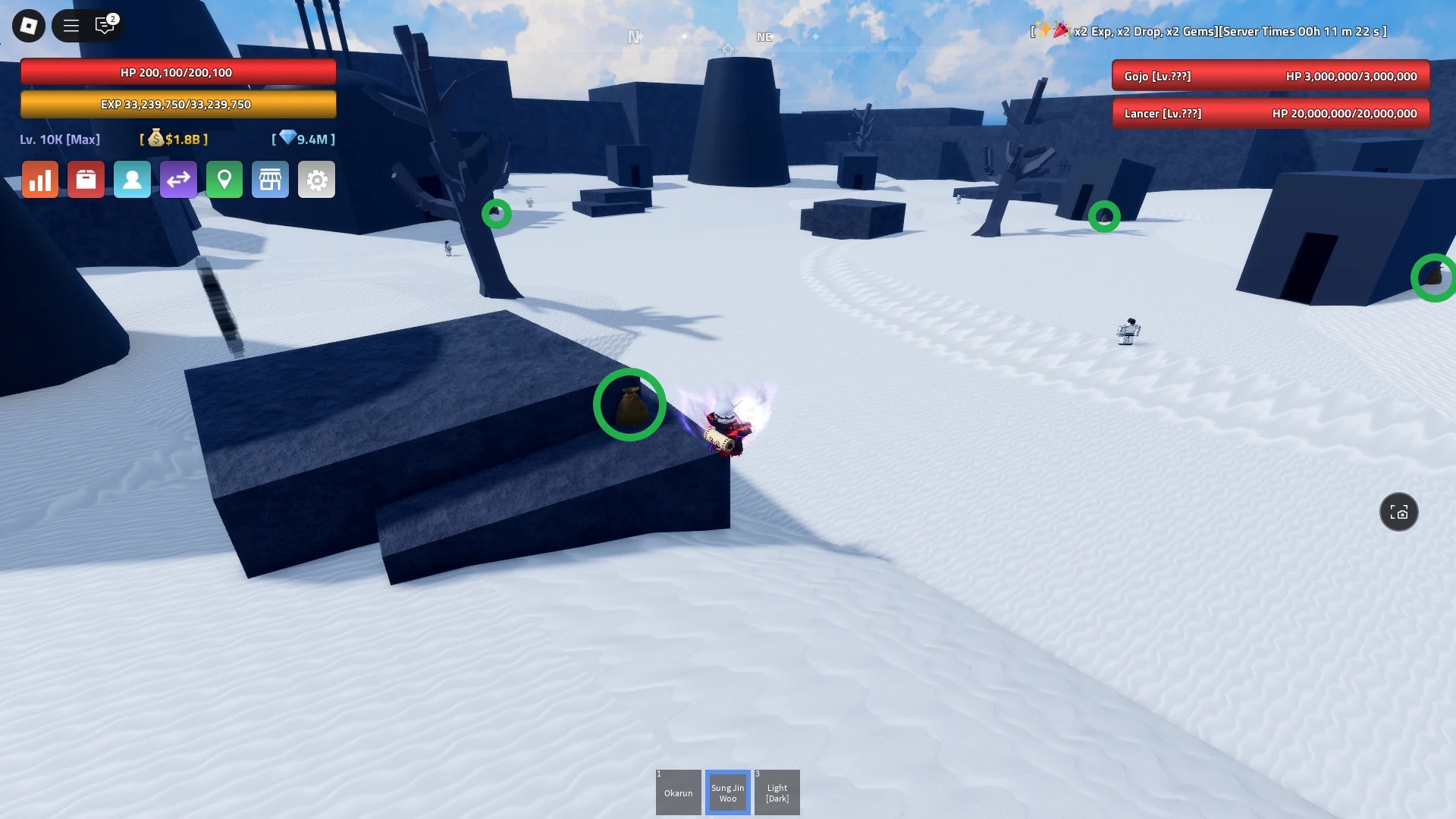The image size is (1456, 819).
Task: Open the in-game shop storefront icon
Action: pyautogui.click(x=271, y=180)
